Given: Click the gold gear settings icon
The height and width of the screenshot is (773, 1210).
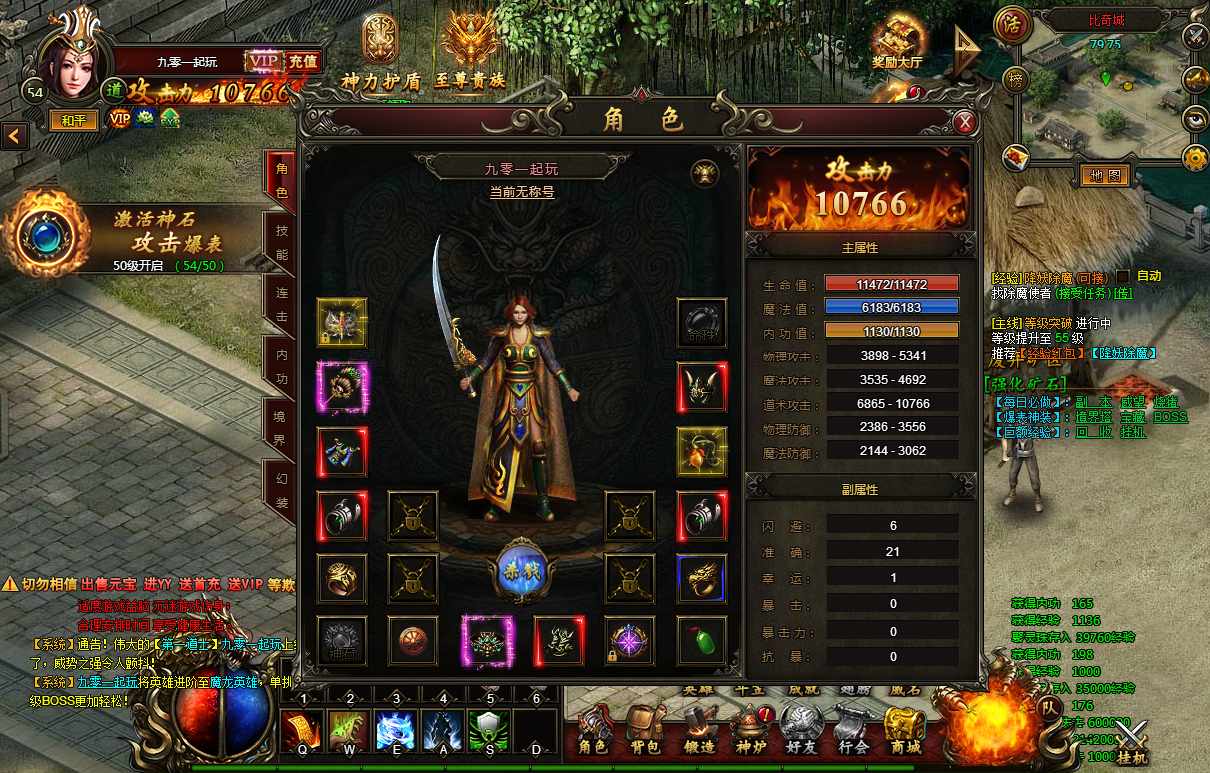Looking at the screenshot, I should (x=1195, y=157).
